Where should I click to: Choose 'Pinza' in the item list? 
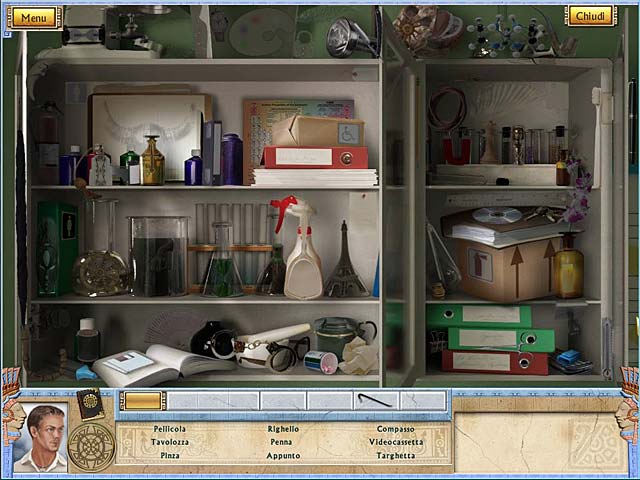[170, 455]
